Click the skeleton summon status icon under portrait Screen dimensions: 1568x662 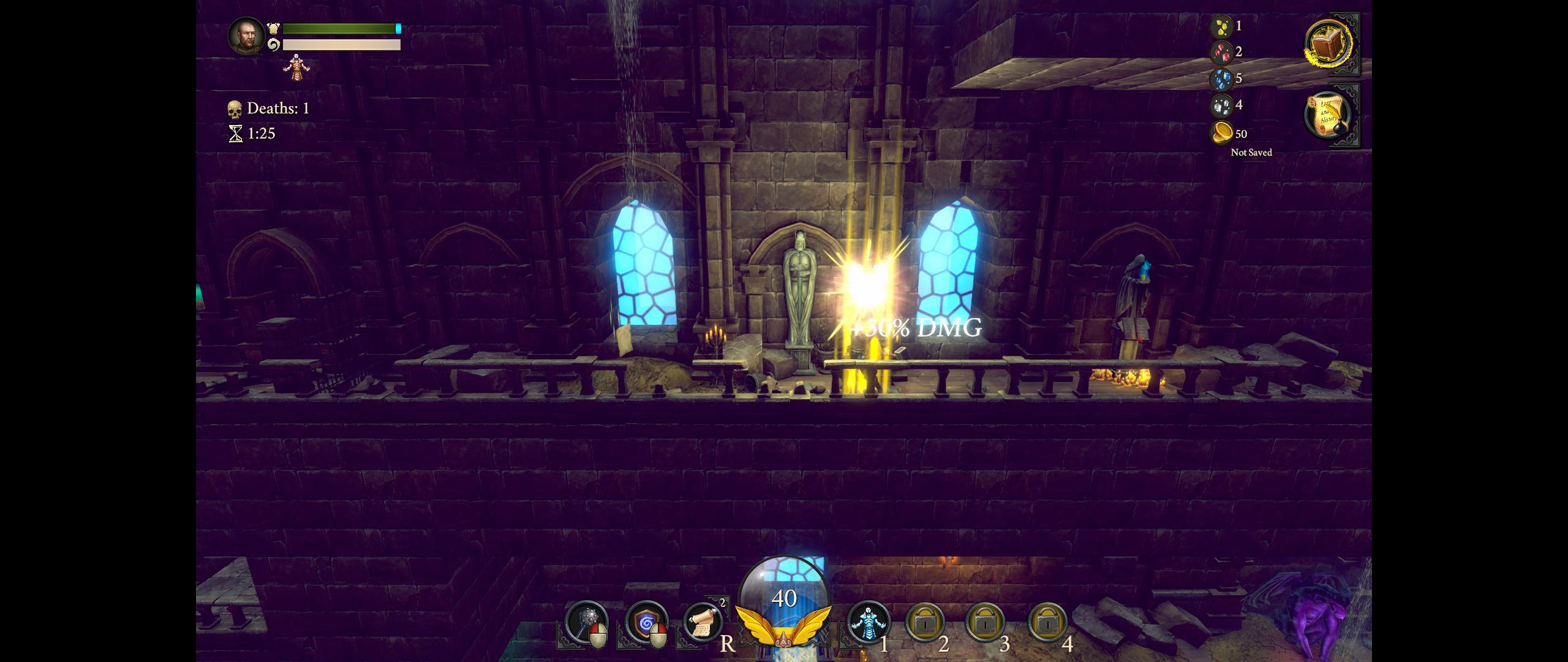297,66
